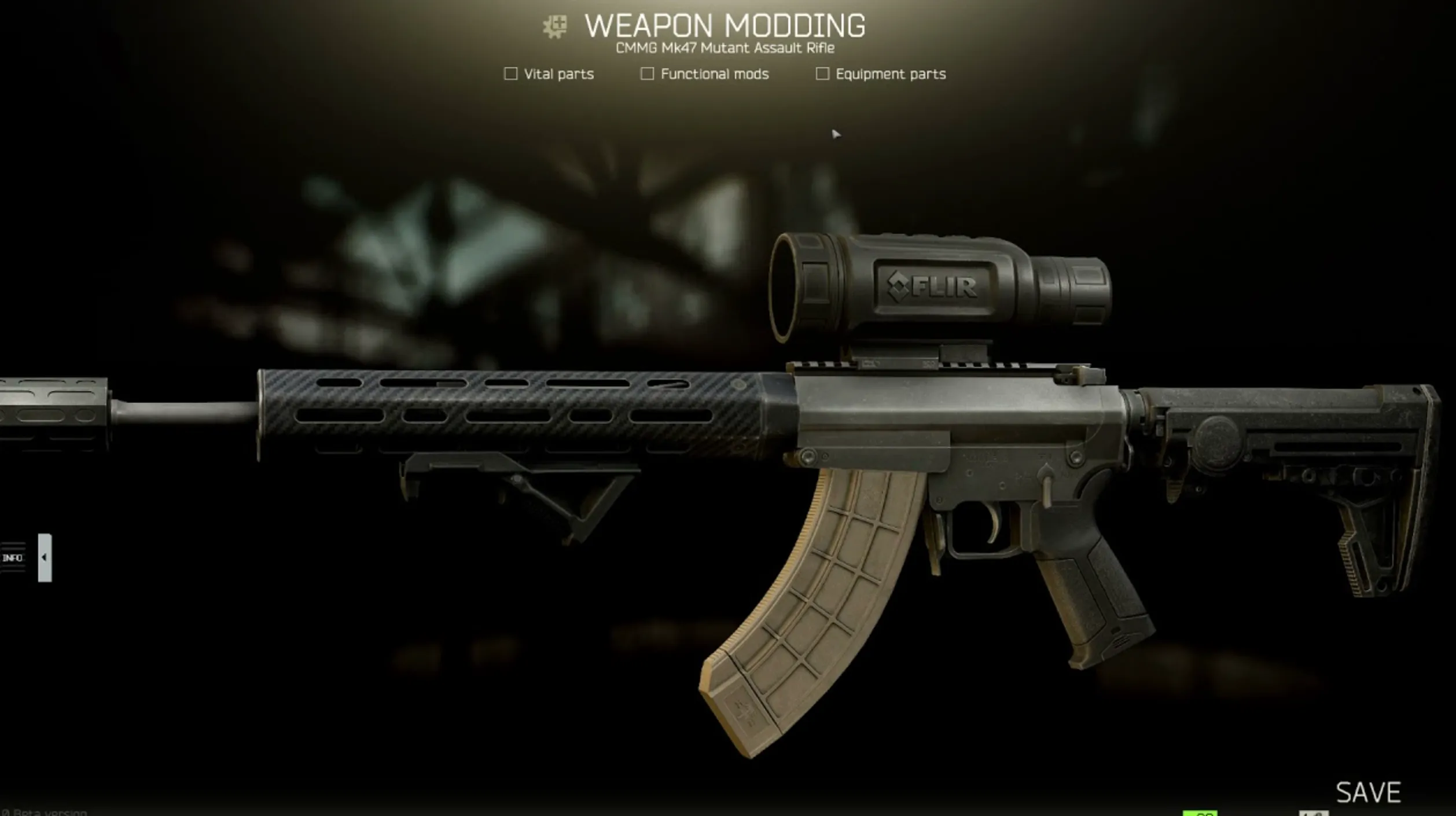Open the INFO tab on the left edge
This screenshot has width=1456, height=816.
pos(12,558)
